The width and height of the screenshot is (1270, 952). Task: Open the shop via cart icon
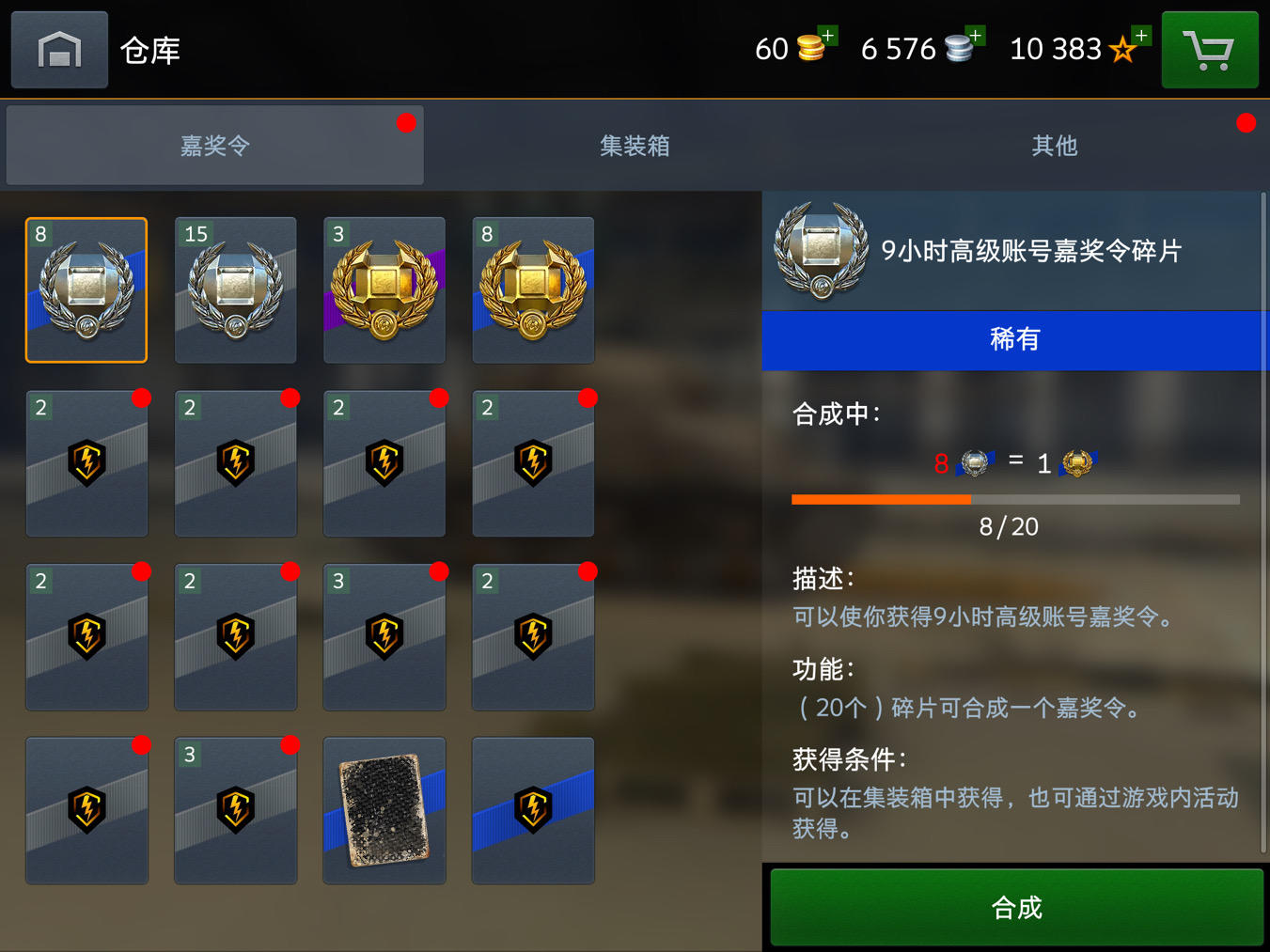point(1210,49)
